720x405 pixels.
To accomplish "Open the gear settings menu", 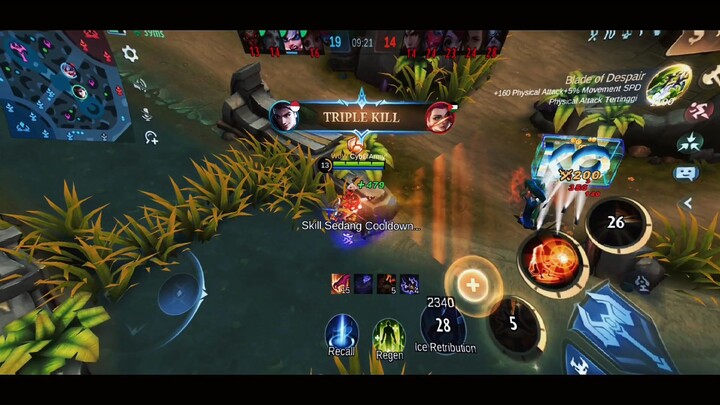I will 130,54.
